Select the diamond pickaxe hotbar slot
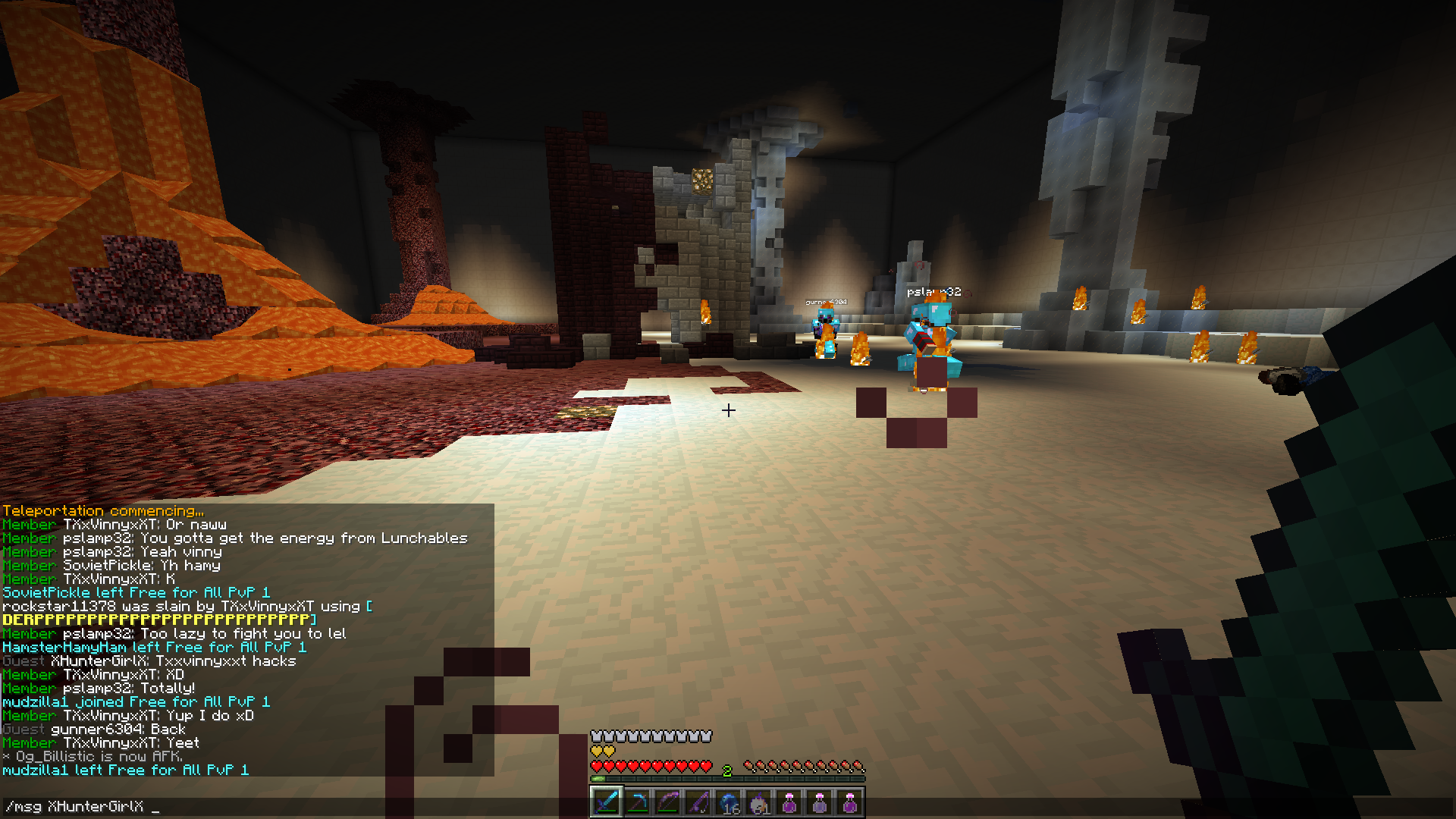The width and height of the screenshot is (1456, 819). [x=637, y=802]
